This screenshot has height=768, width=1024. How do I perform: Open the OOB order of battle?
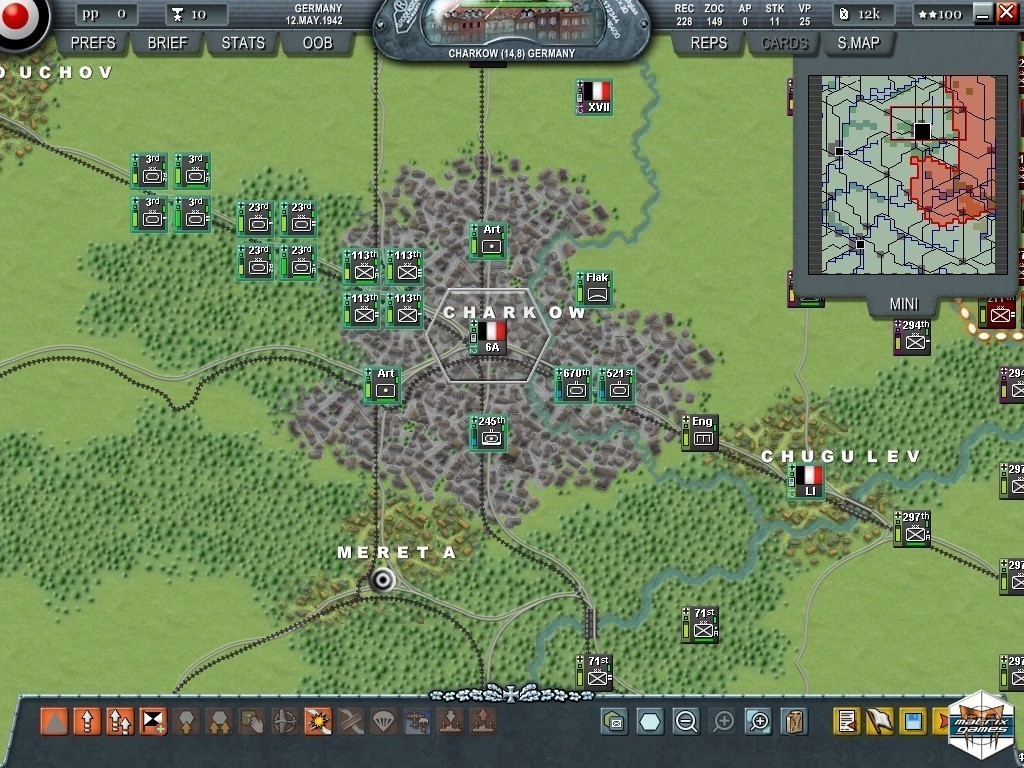click(x=317, y=43)
